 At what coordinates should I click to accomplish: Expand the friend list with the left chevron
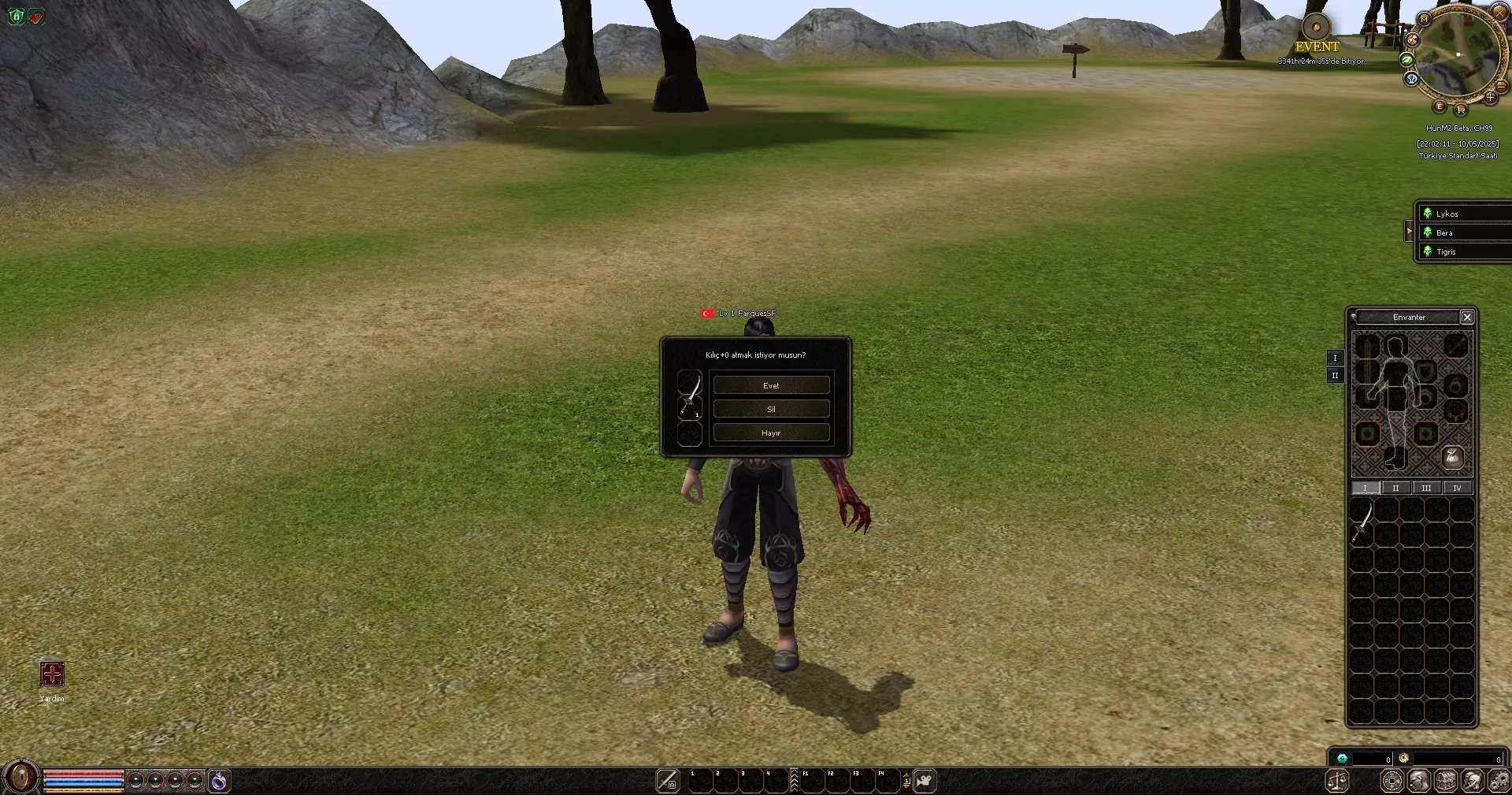point(1409,231)
